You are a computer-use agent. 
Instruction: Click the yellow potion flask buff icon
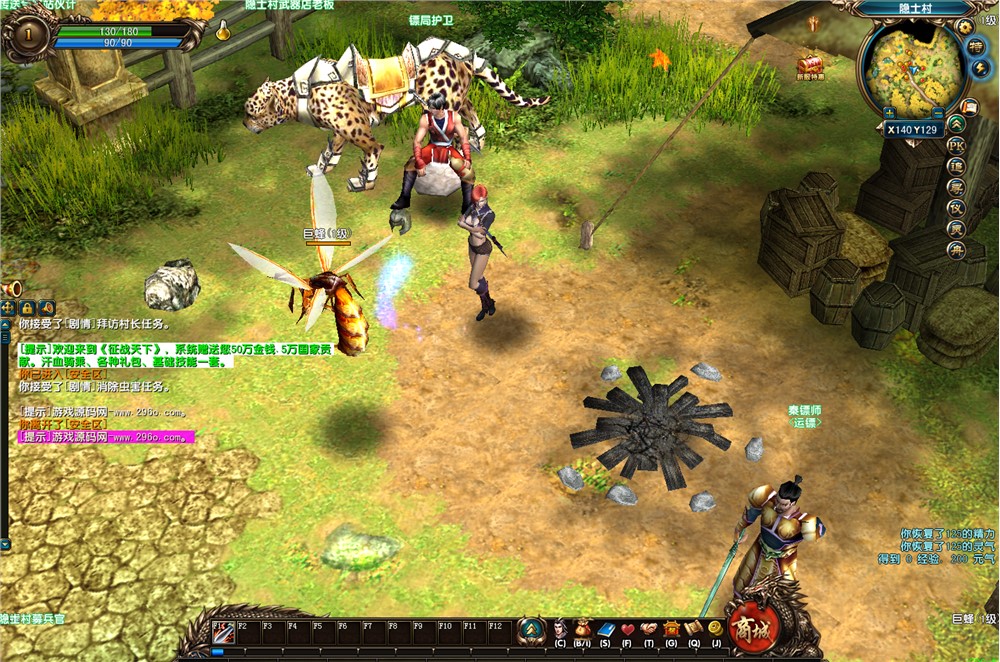click(x=223, y=32)
